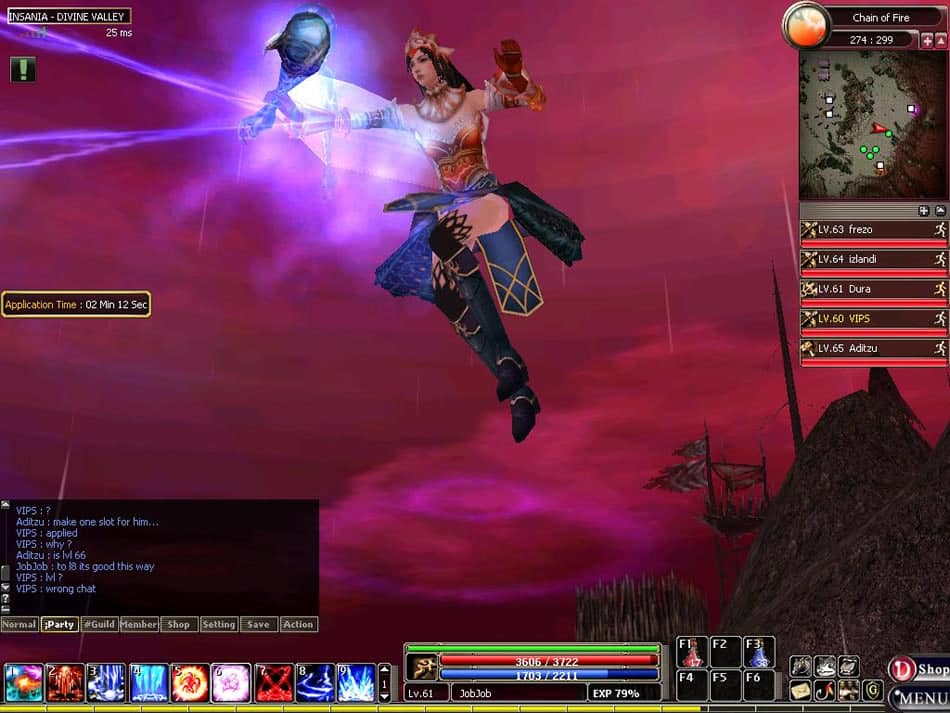Select the Normal chat tab
The image size is (950, 713).
19,624
